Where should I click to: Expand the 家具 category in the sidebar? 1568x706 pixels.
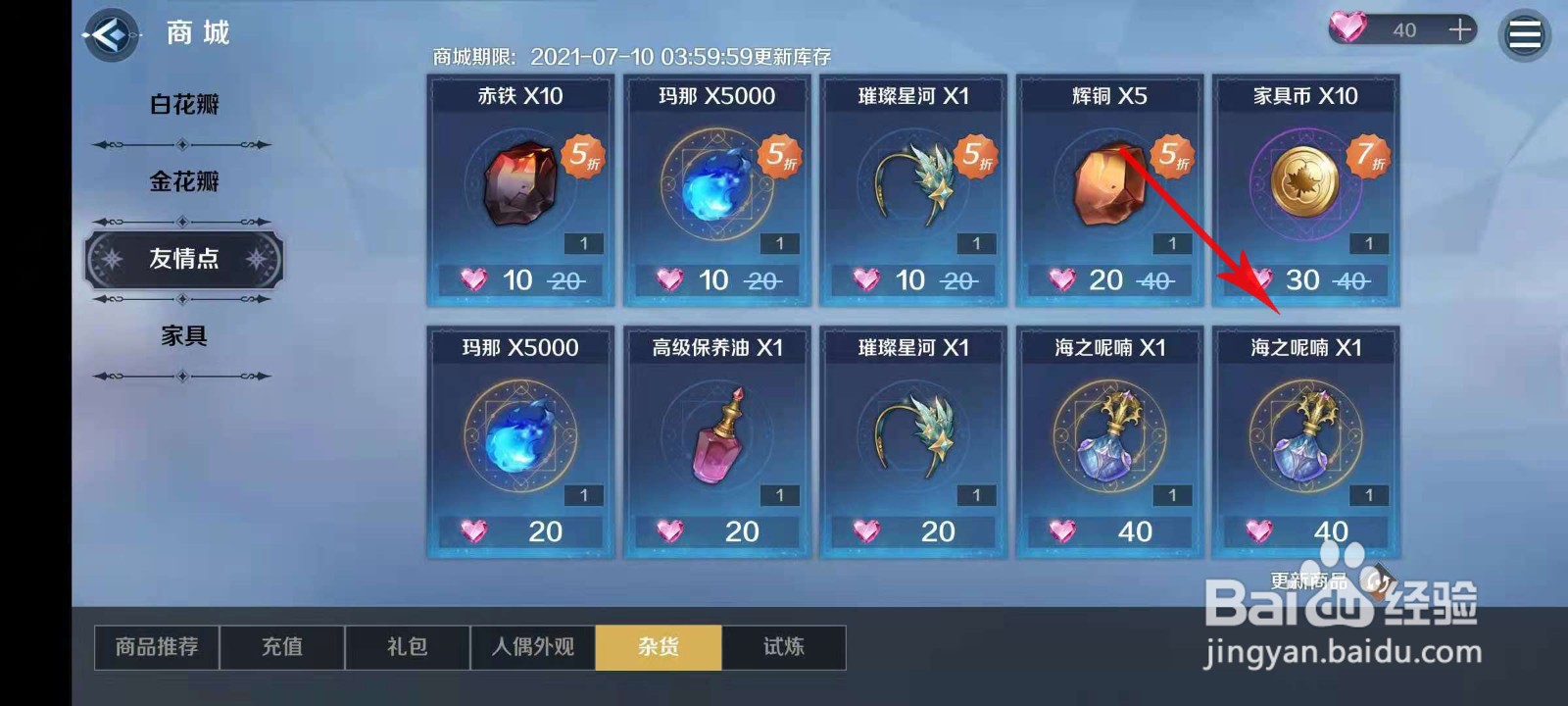(x=182, y=335)
